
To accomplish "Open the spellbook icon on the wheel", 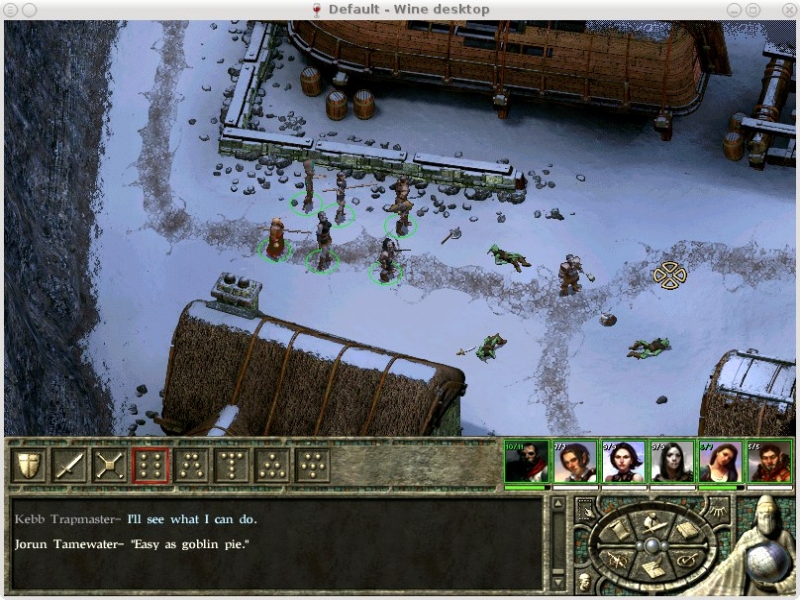I will [x=686, y=531].
